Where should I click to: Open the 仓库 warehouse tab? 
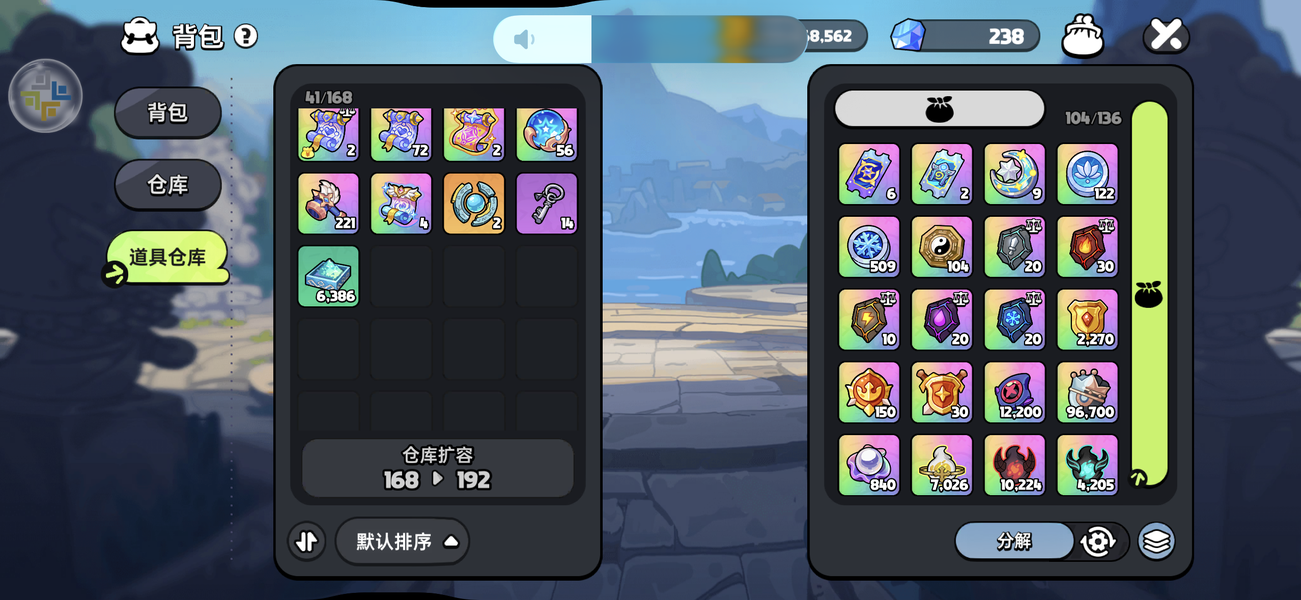167,184
